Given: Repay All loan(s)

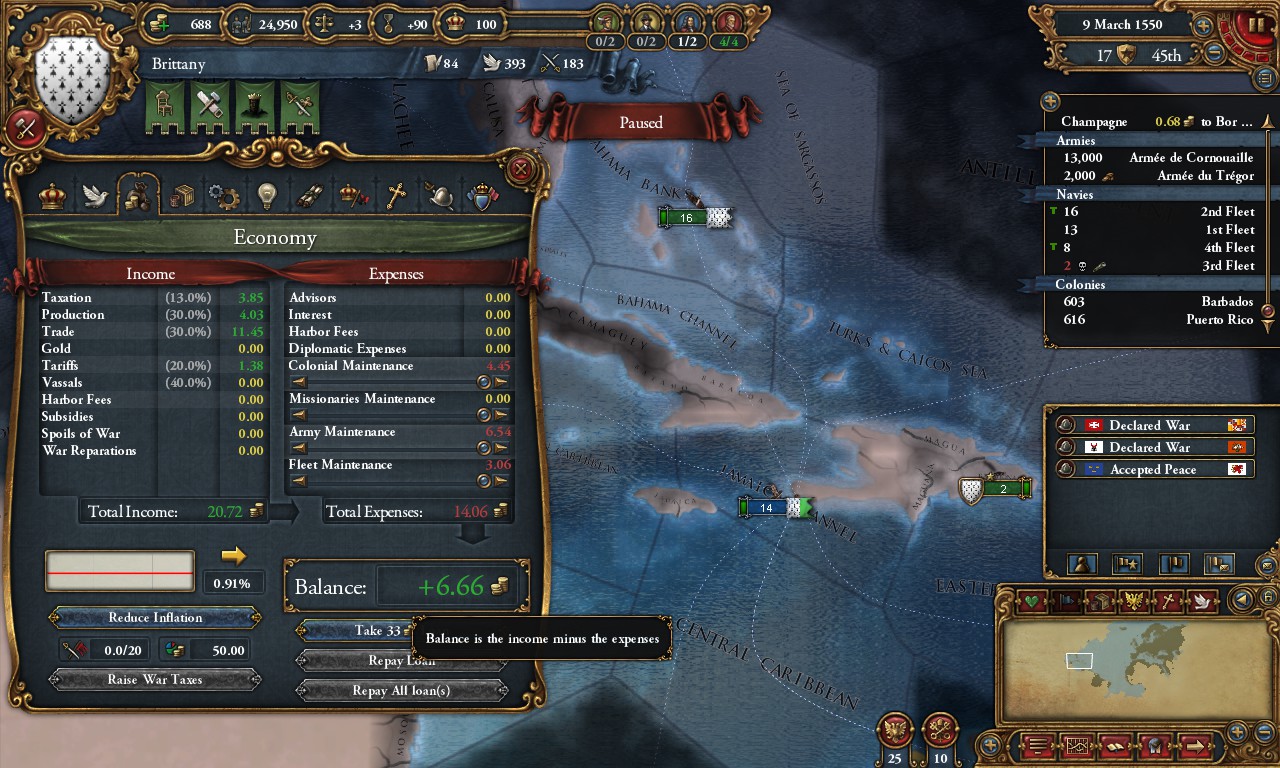Looking at the screenshot, I should tap(401, 691).
